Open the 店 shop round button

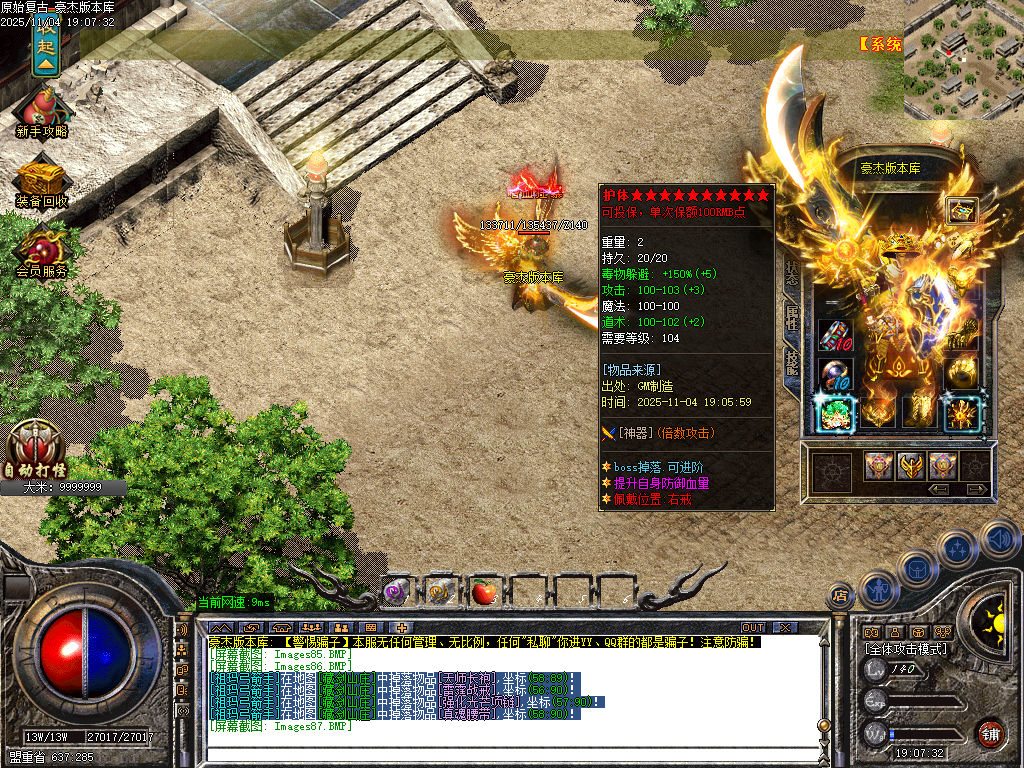click(x=838, y=597)
